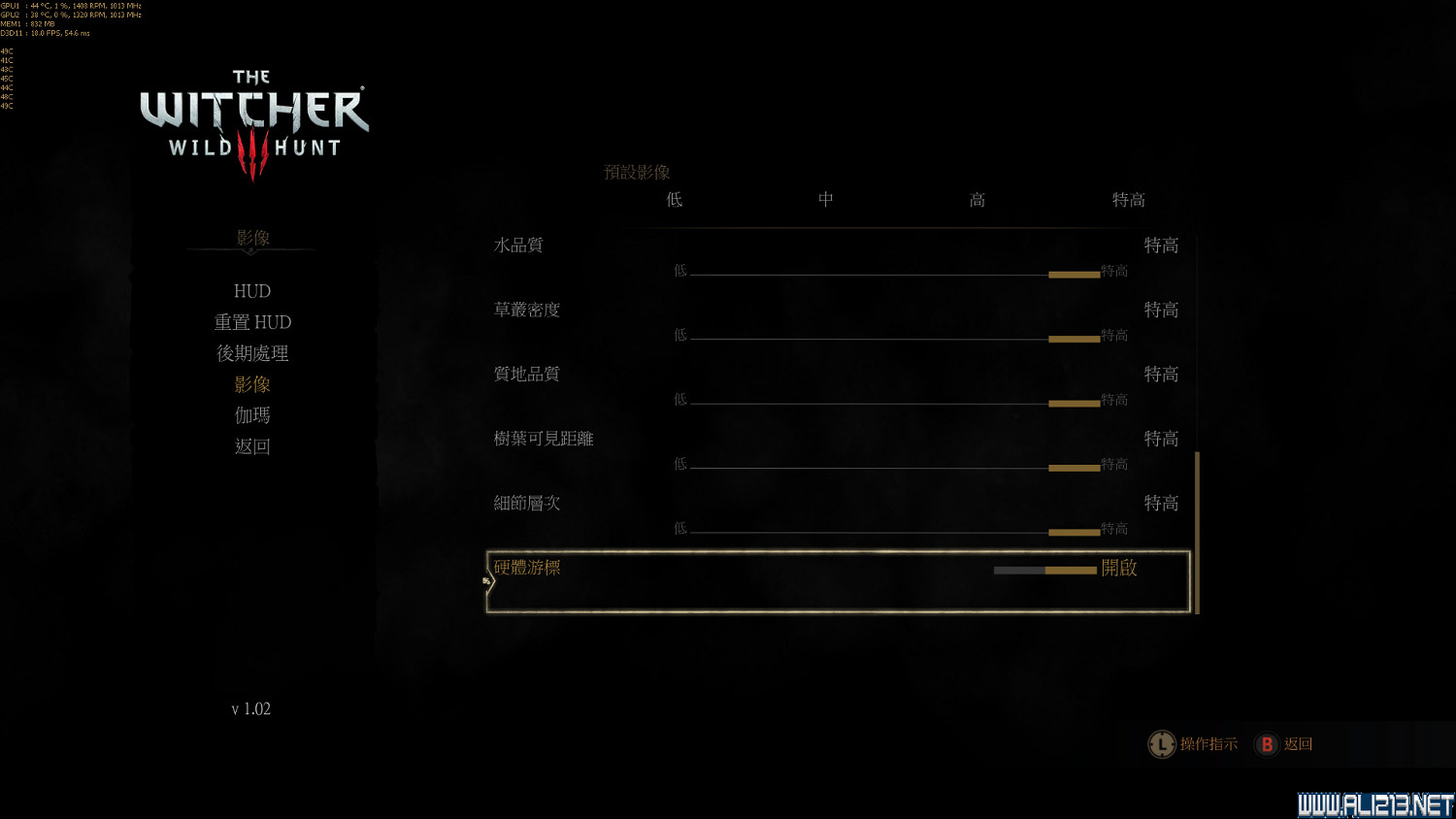
Task: Open the HUD settings menu
Action: [252, 290]
